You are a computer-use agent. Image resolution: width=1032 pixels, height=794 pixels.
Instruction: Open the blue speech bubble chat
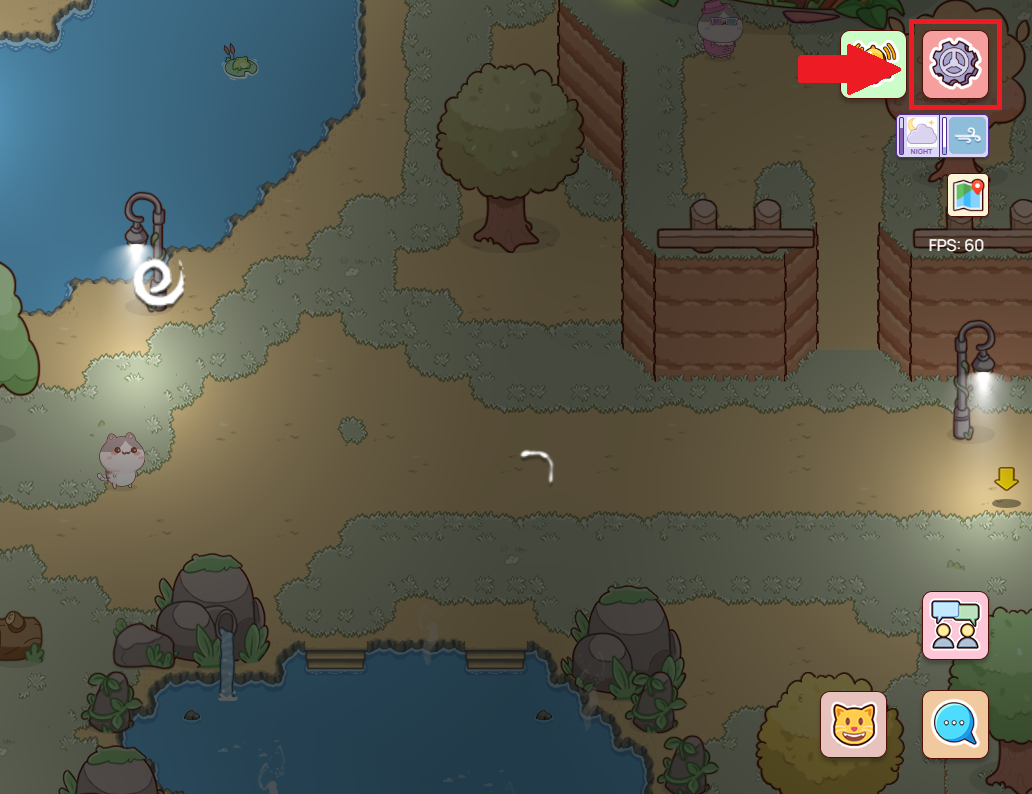(x=955, y=724)
